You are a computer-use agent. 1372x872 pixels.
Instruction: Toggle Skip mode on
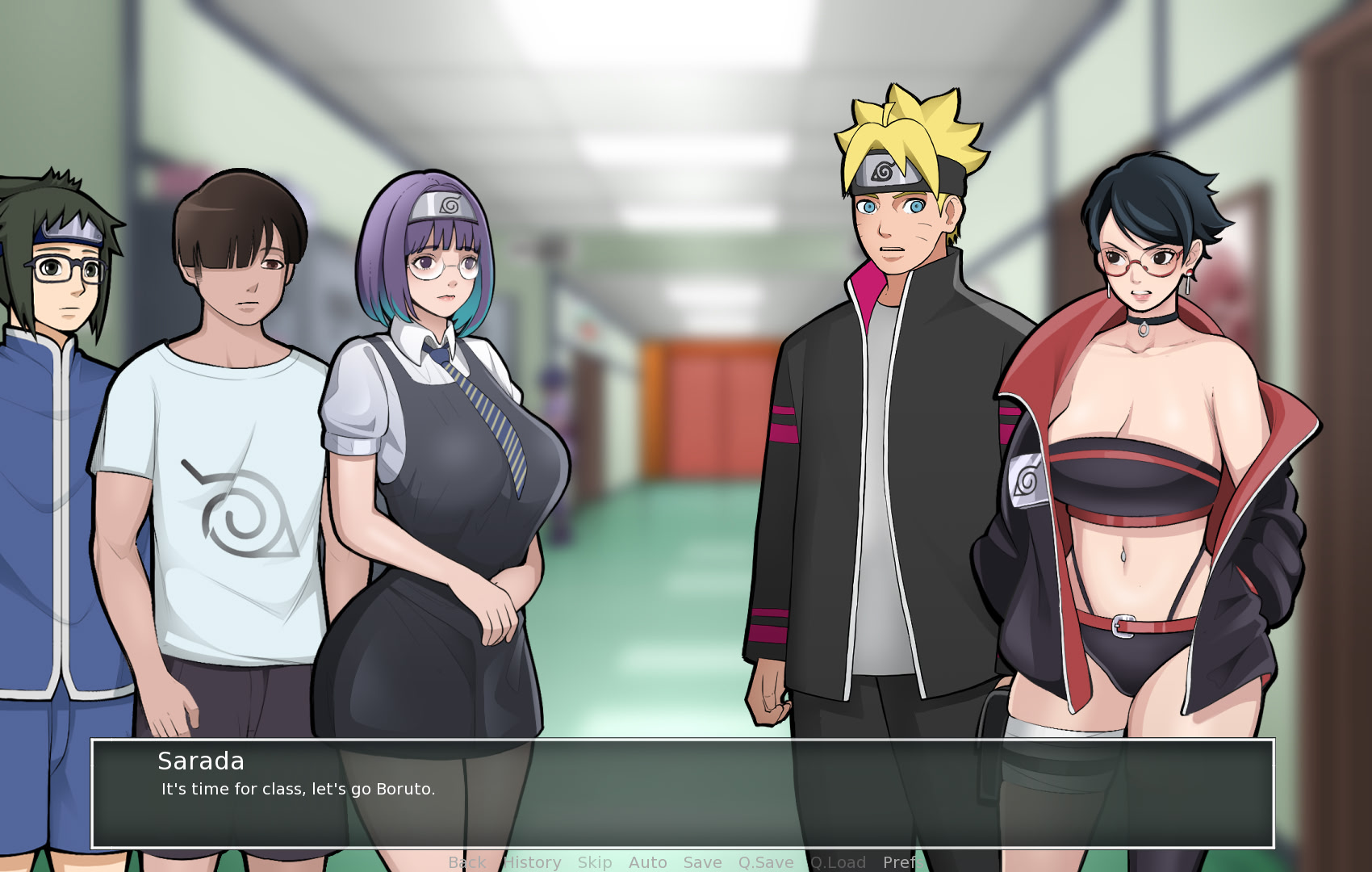(x=594, y=862)
